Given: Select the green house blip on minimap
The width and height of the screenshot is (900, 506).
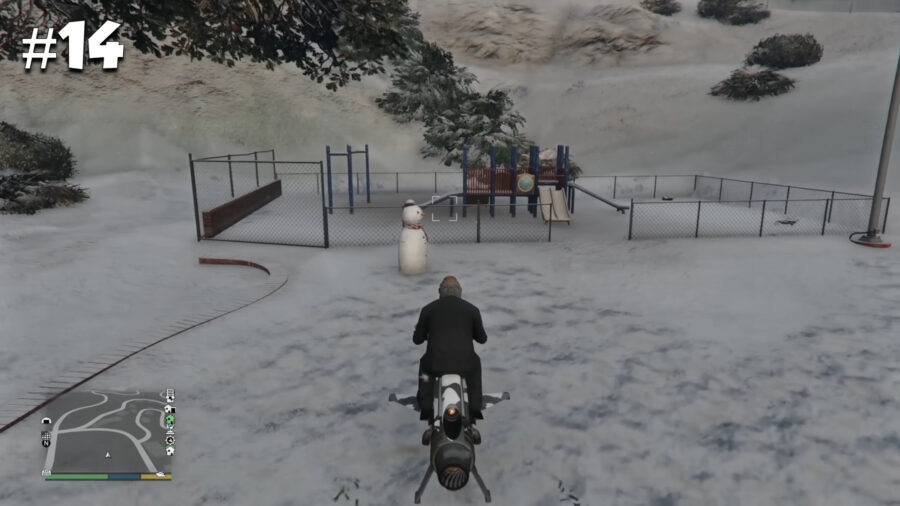Looking at the screenshot, I should pyautogui.click(x=170, y=420).
